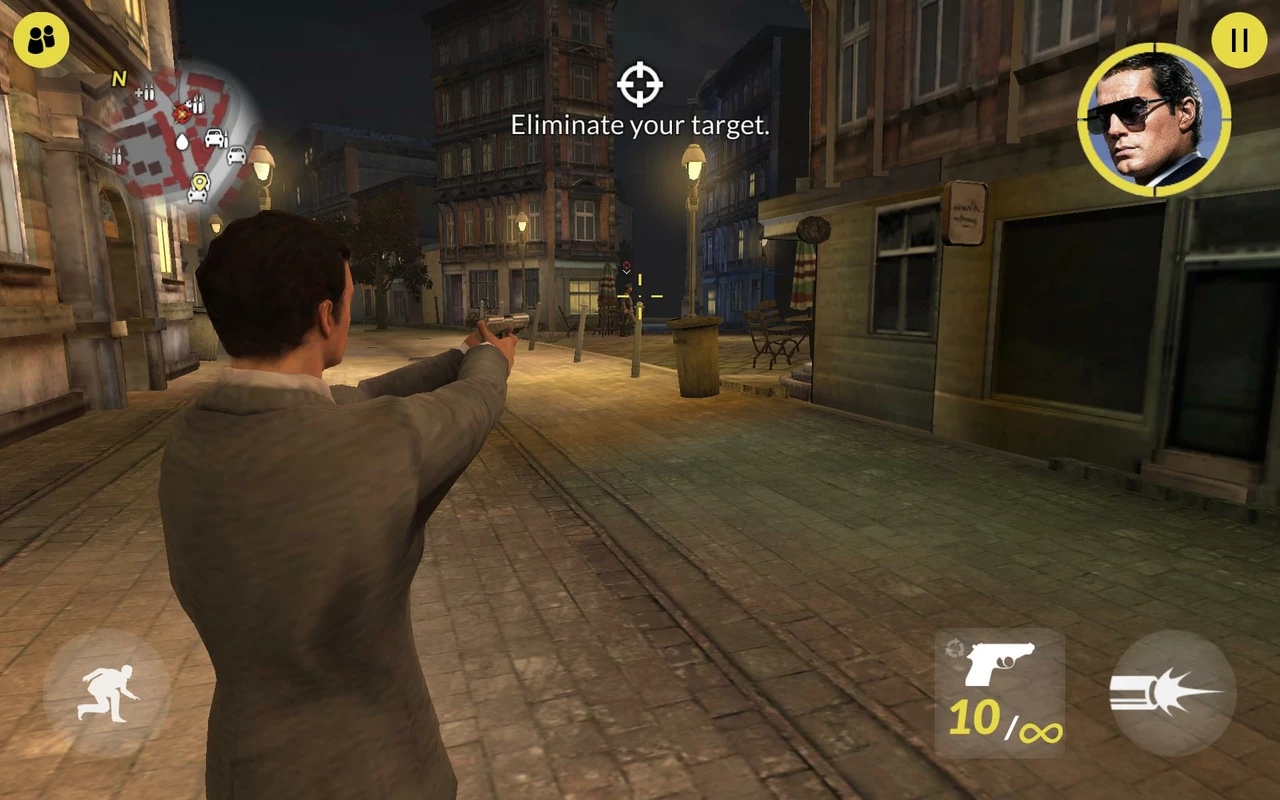The width and height of the screenshot is (1280, 800).
Task: Tap the fire button to shoot
Action: pyautogui.click(x=1173, y=692)
